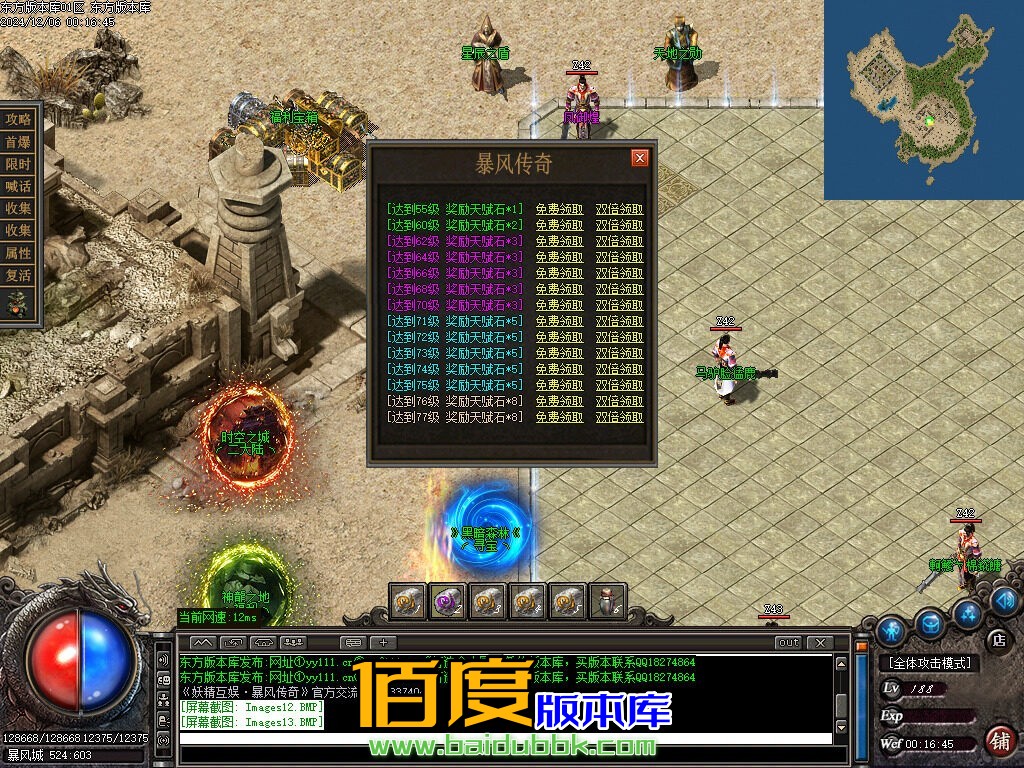Open the 限时 timed event menu
The height and width of the screenshot is (768, 1024).
click(x=19, y=164)
